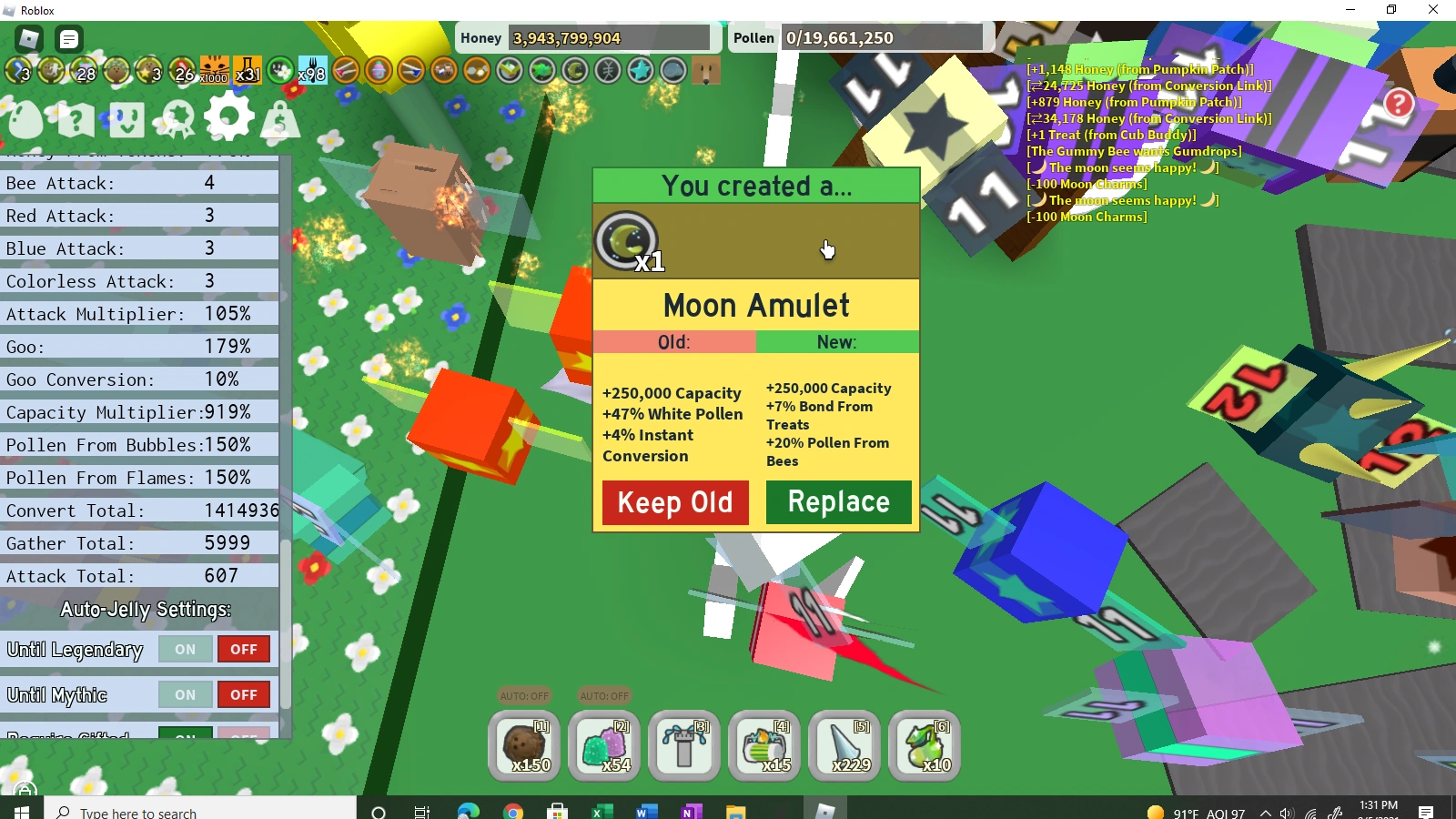Open the quests question-mark menu

77,118
